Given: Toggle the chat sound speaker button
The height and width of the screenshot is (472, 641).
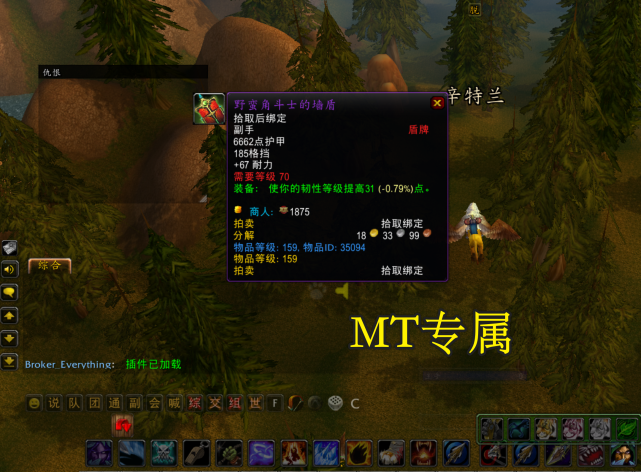Looking at the screenshot, I should click(10, 270).
